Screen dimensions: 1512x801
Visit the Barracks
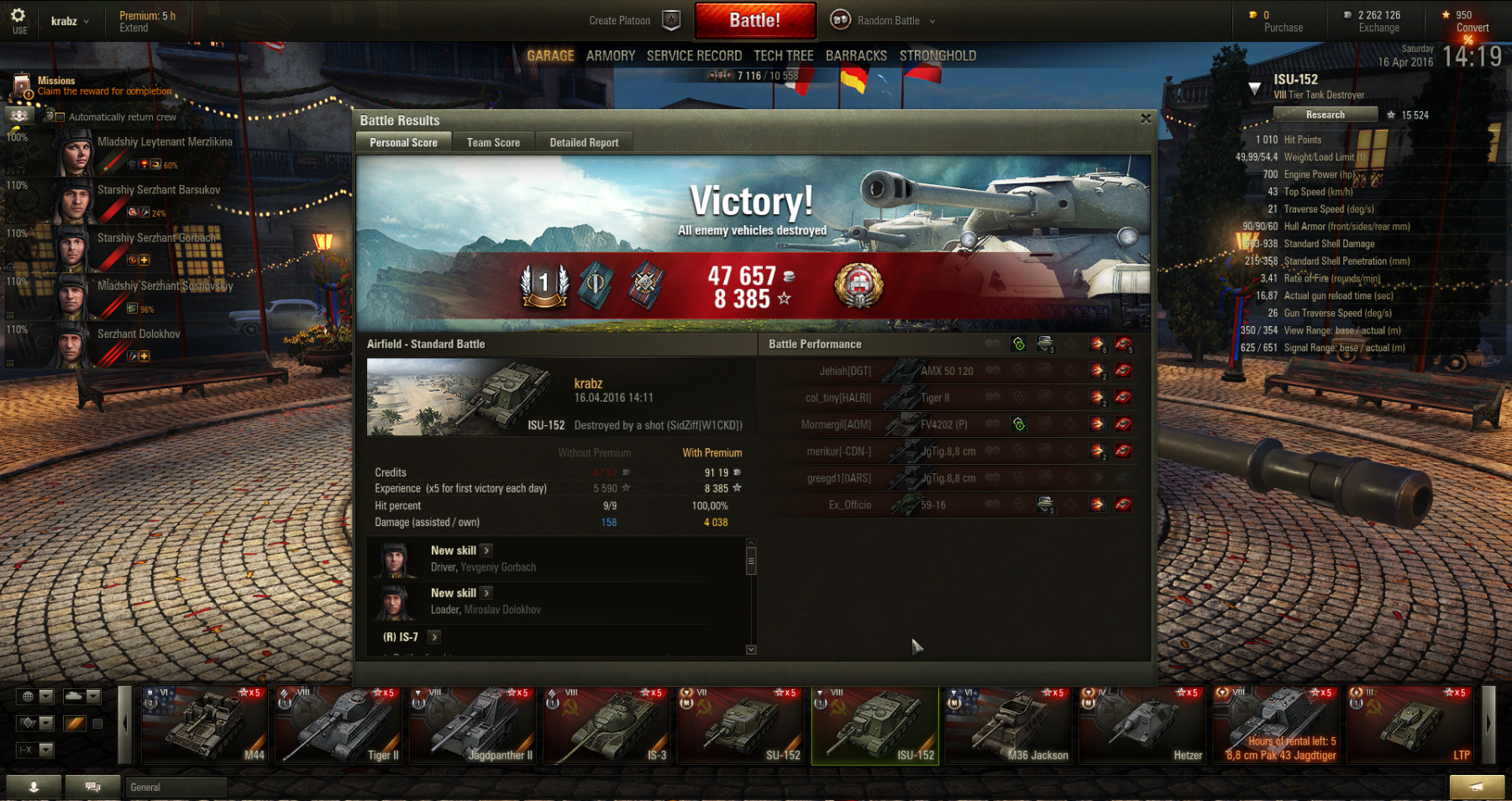(856, 55)
